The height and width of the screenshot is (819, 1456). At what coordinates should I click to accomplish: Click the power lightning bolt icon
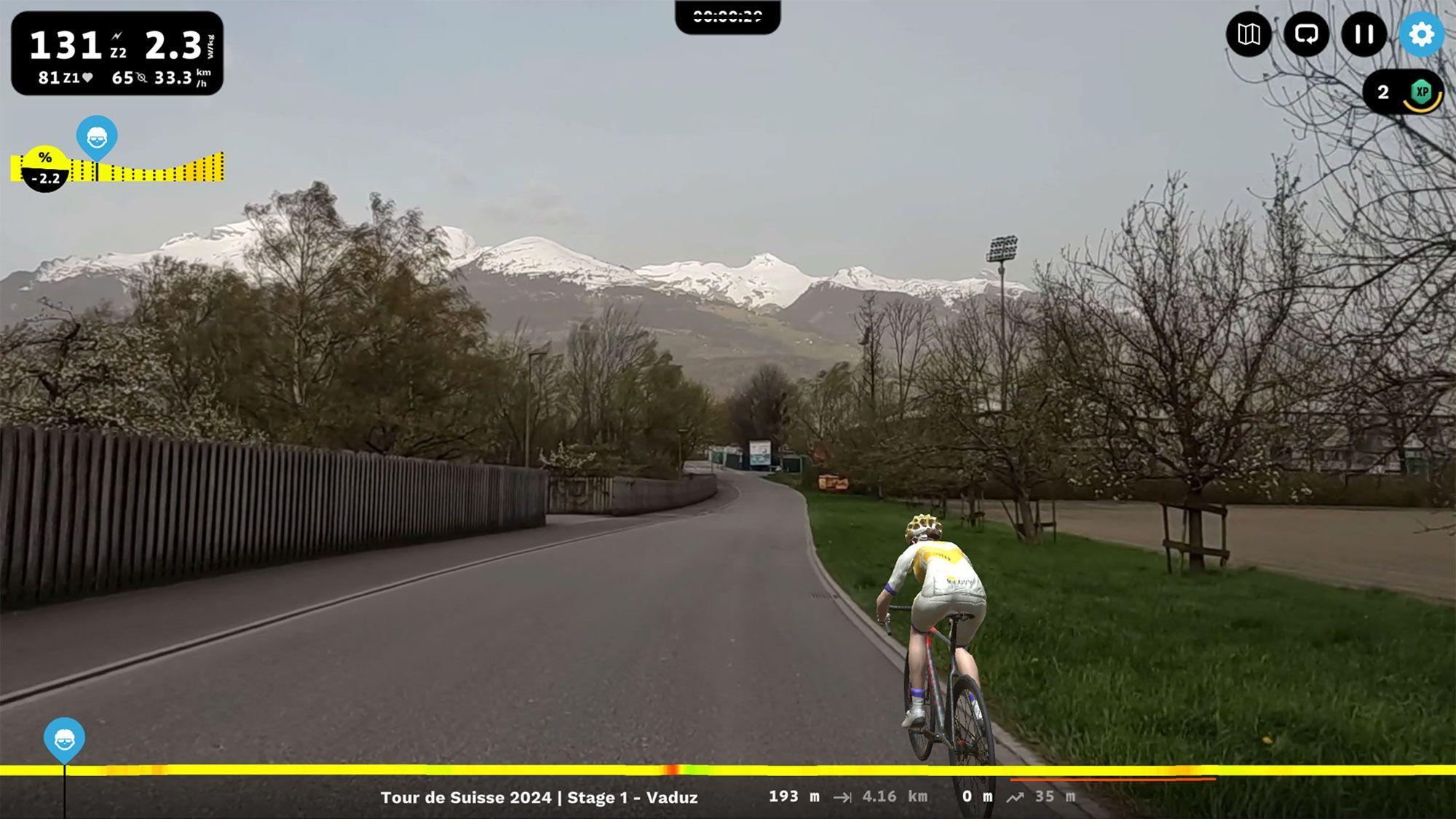[116, 34]
